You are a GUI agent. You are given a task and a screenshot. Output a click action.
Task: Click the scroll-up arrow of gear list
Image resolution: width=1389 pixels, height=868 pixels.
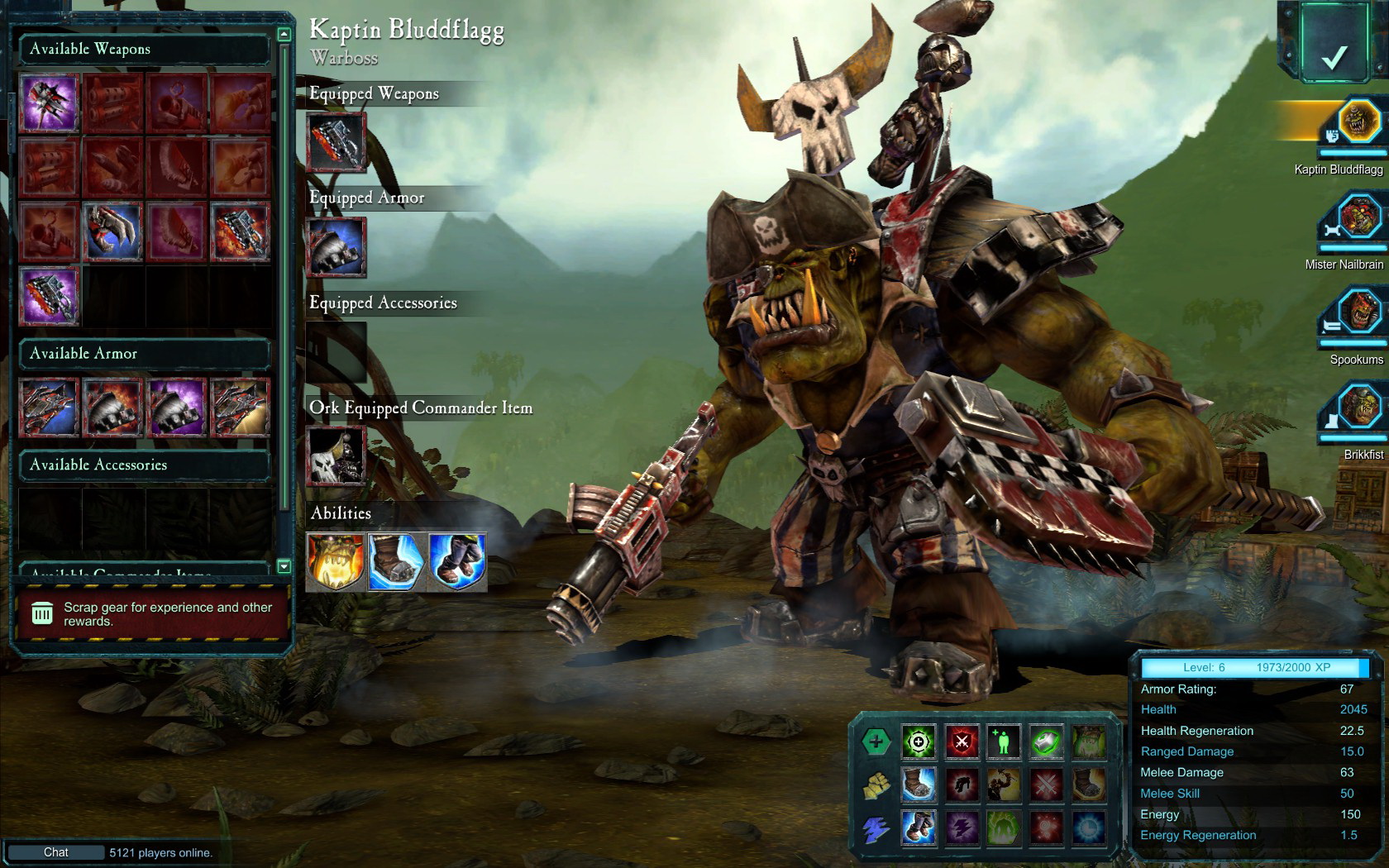(x=284, y=35)
